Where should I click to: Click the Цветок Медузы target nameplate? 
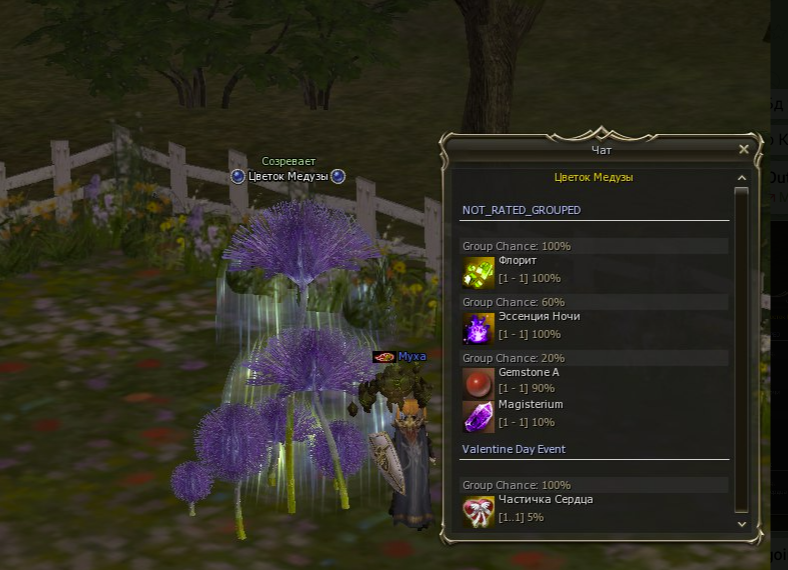[287, 176]
